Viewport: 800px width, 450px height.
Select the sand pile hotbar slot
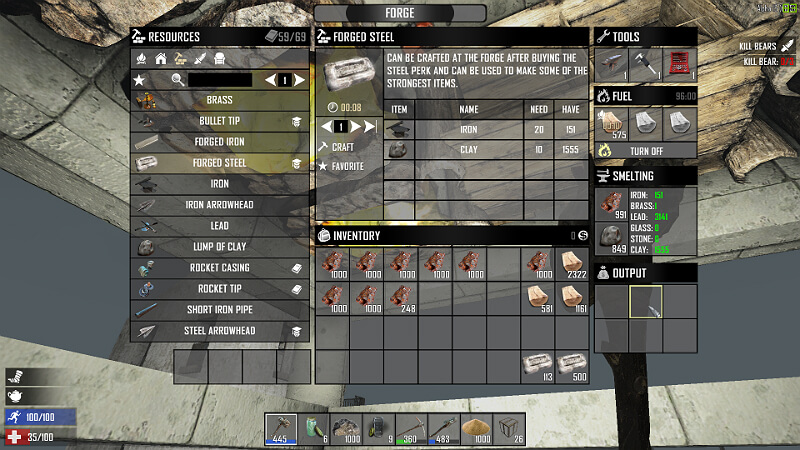tap(476, 428)
